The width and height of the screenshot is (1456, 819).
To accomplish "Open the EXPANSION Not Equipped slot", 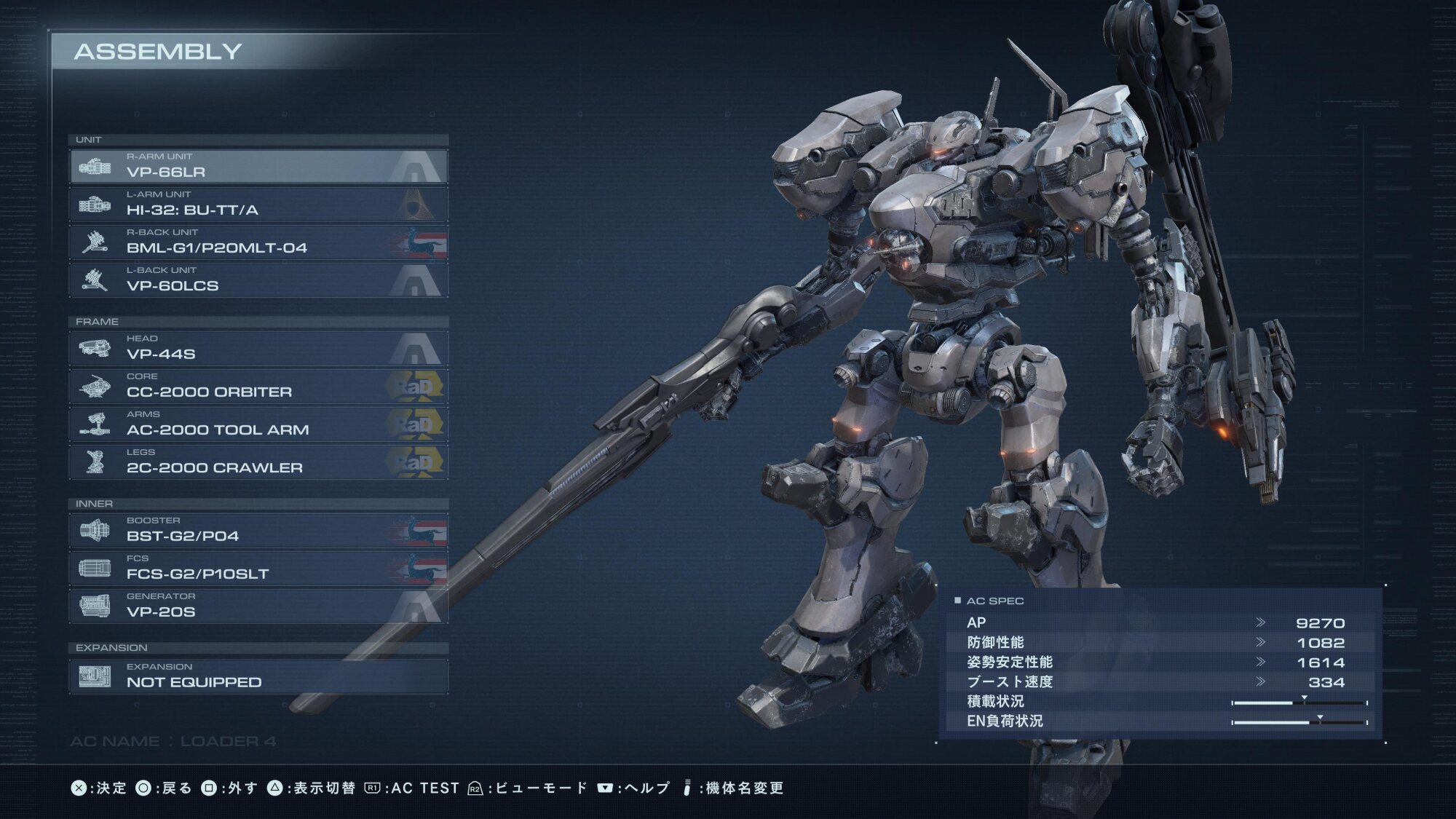I will tap(258, 677).
